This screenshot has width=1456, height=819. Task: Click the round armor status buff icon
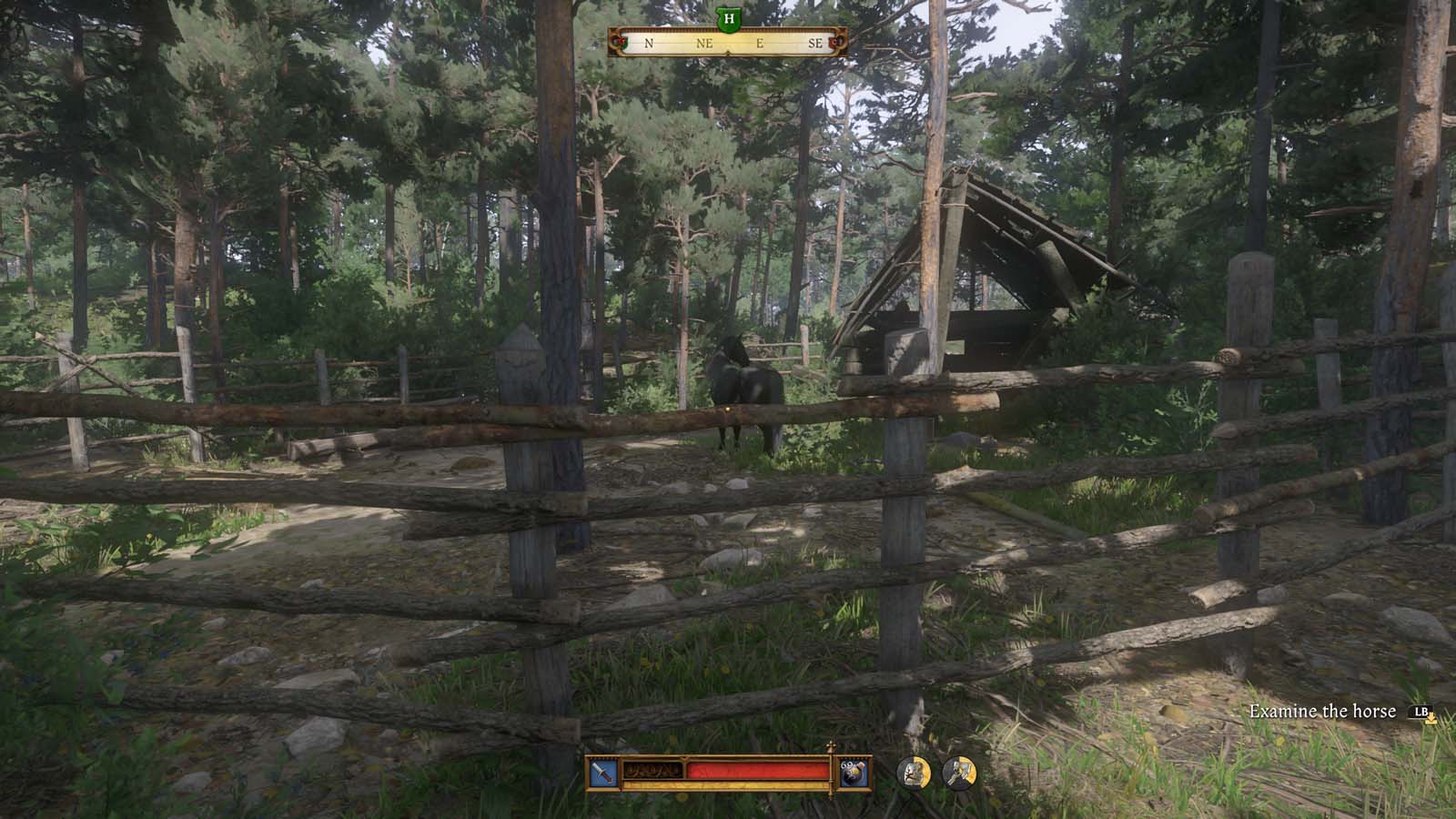click(913, 773)
